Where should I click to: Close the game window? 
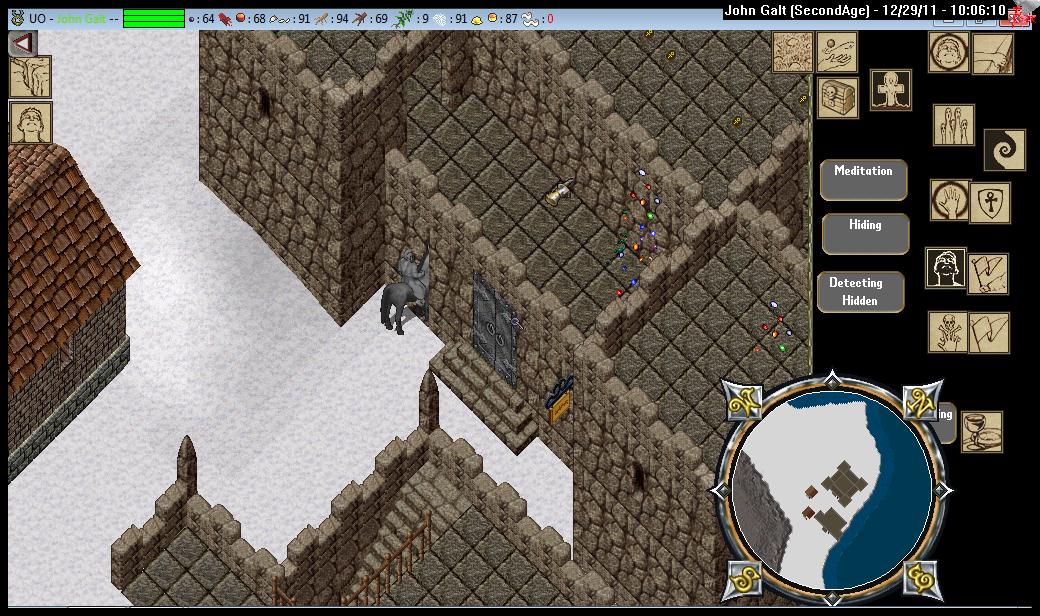pyautogui.click(x=1019, y=13)
